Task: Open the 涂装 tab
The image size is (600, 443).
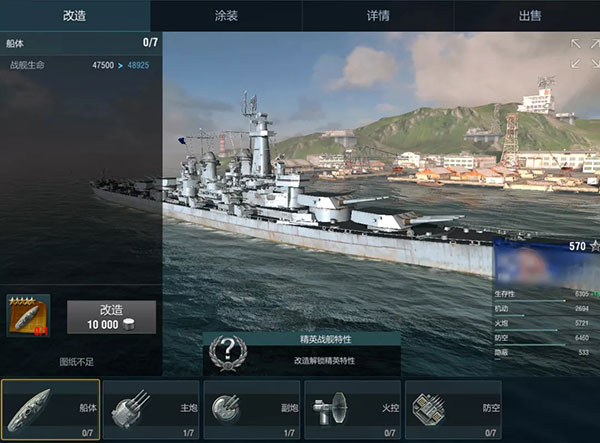Action: coord(226,15)
